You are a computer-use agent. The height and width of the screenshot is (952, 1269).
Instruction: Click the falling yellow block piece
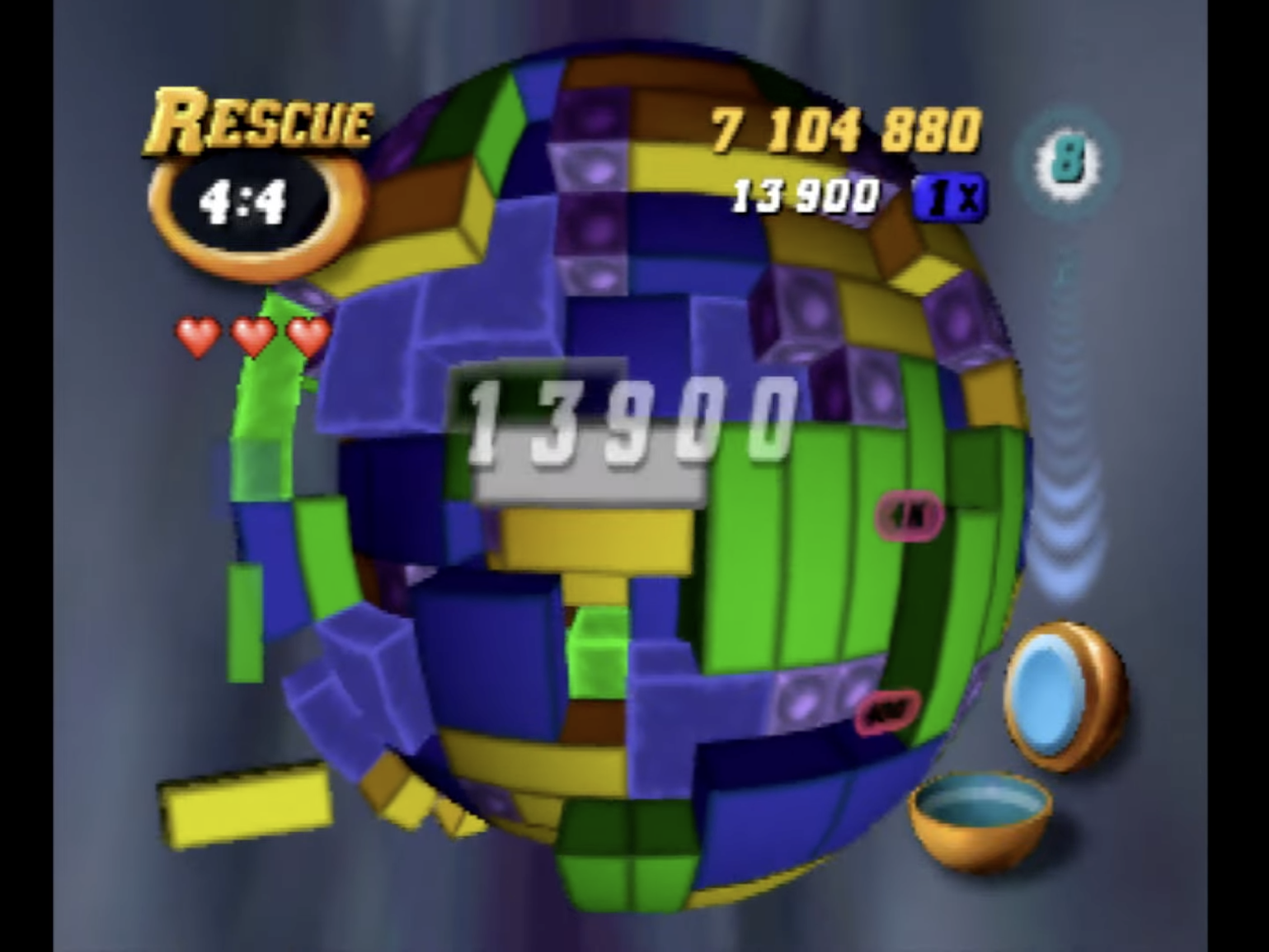246,809
